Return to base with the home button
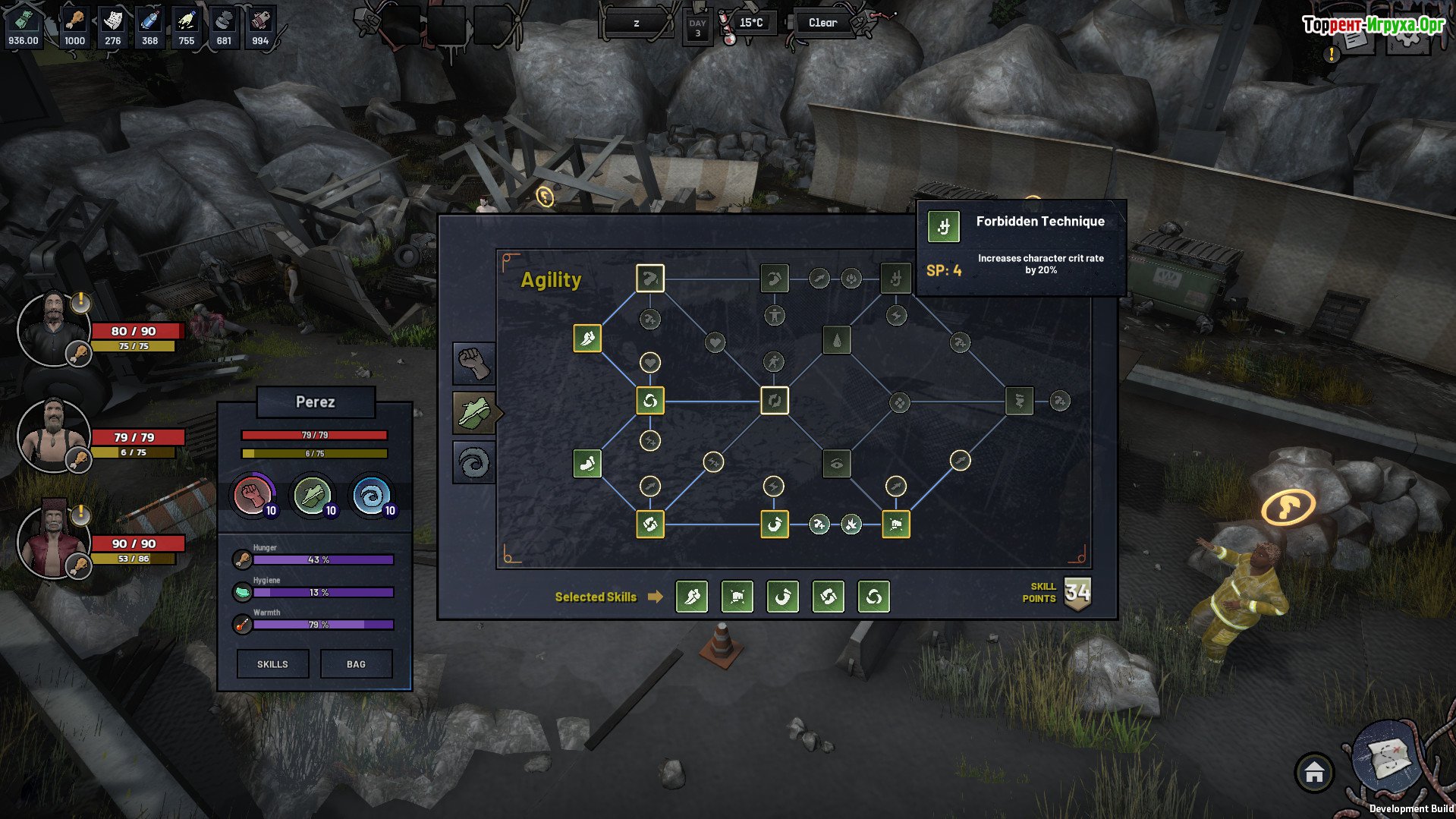Image resolution: width=1456 pixels, height=819 pixels. coord(1314,773)
